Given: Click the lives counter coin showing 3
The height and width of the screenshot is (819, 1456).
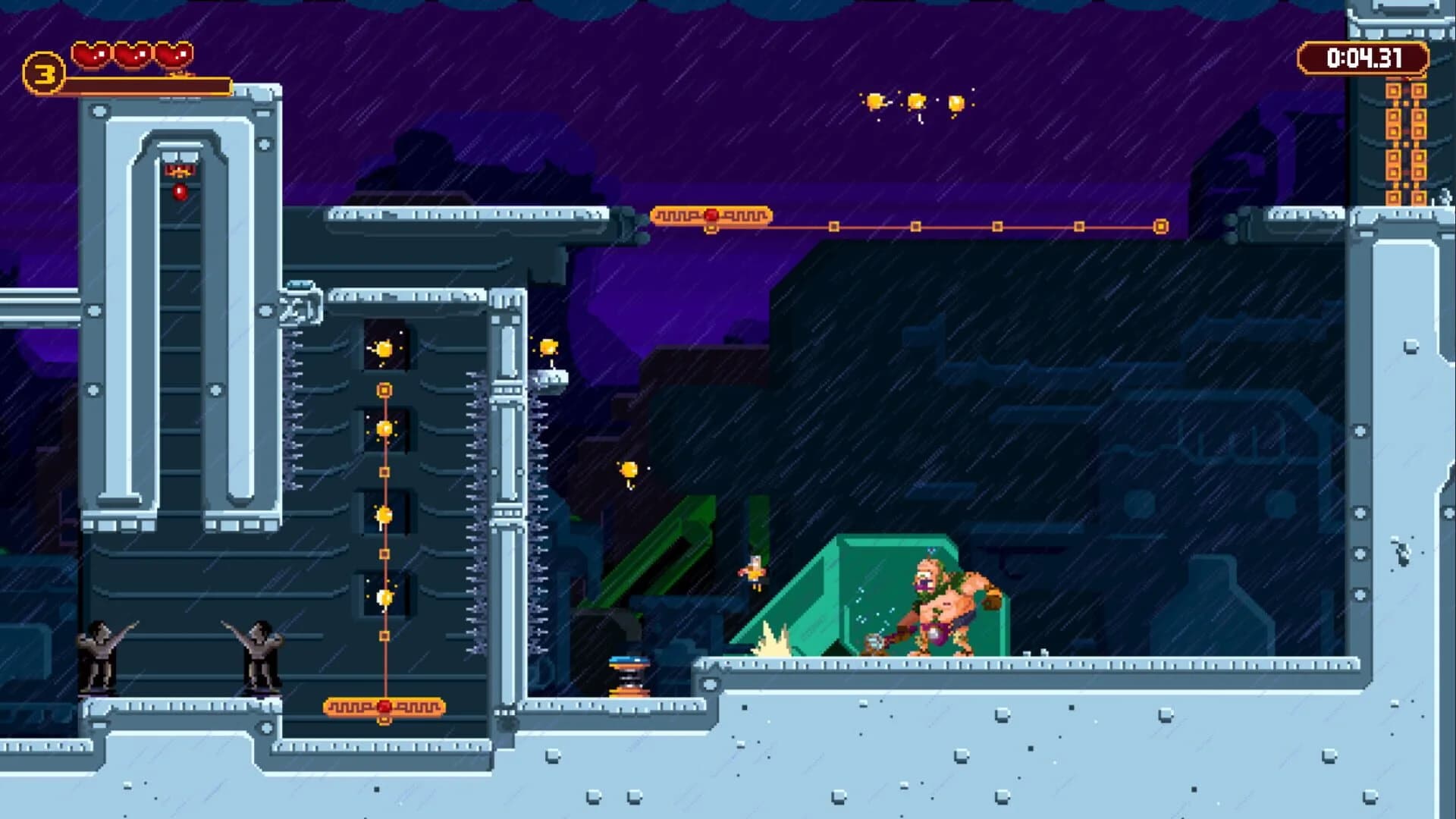Looking at the screenshot, I should pyautogui.click(x=43, y=72).
